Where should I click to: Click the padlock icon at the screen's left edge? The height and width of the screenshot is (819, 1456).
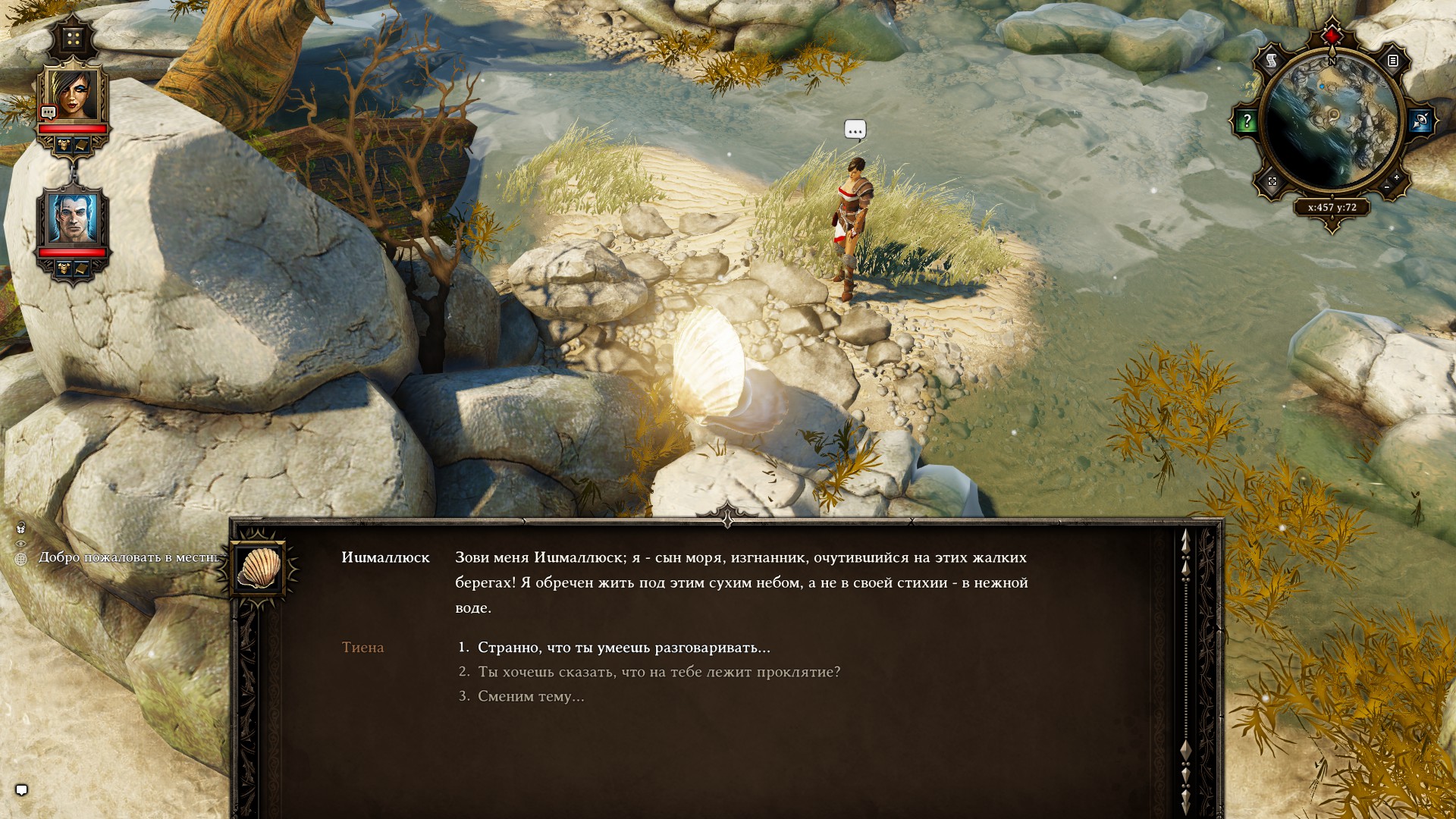click(x=20, y=529)
